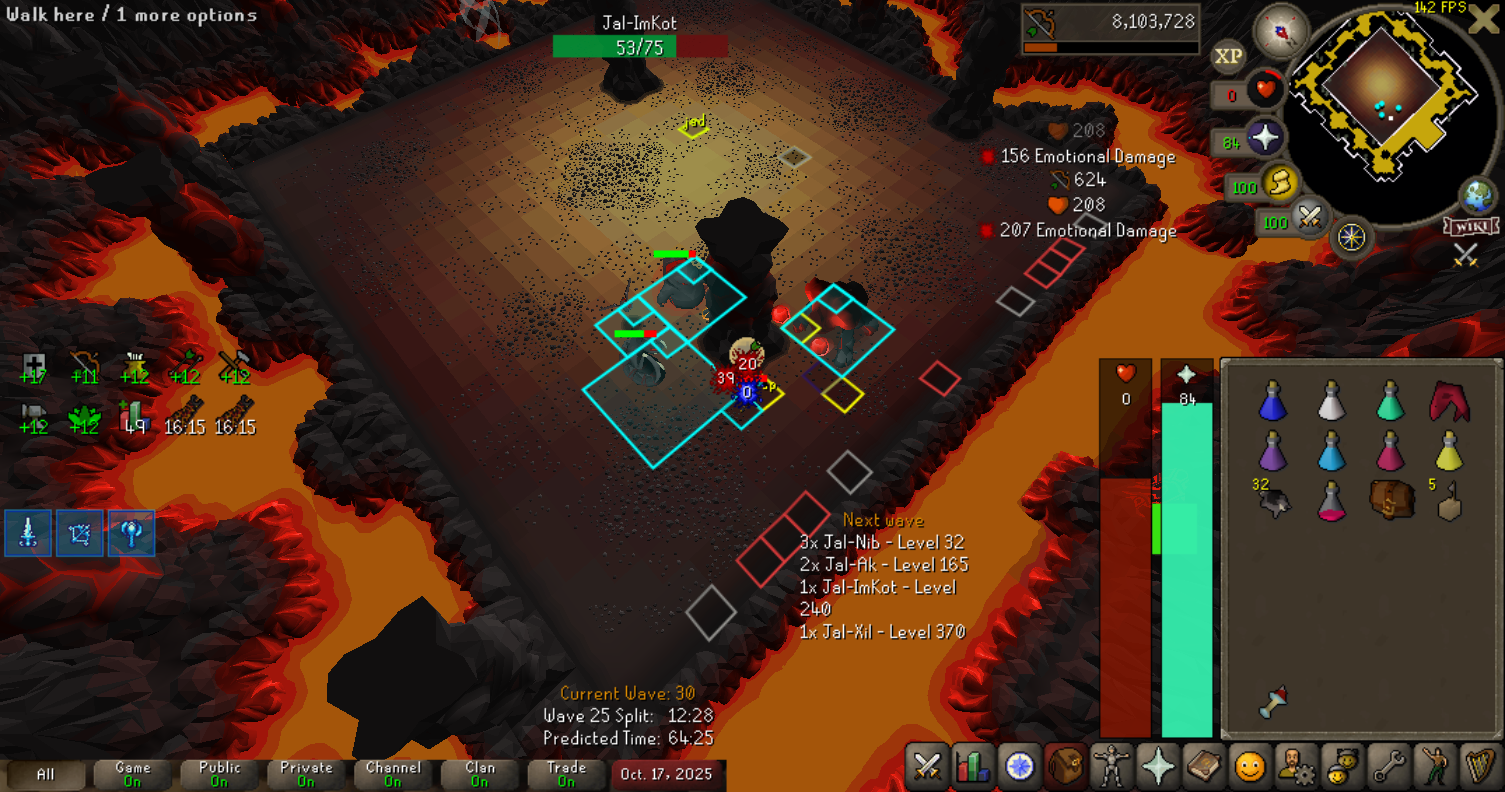Toggle run with the boot energy orb
The width and height of the screenshot is (1505, 792).
click(1278, 183)
